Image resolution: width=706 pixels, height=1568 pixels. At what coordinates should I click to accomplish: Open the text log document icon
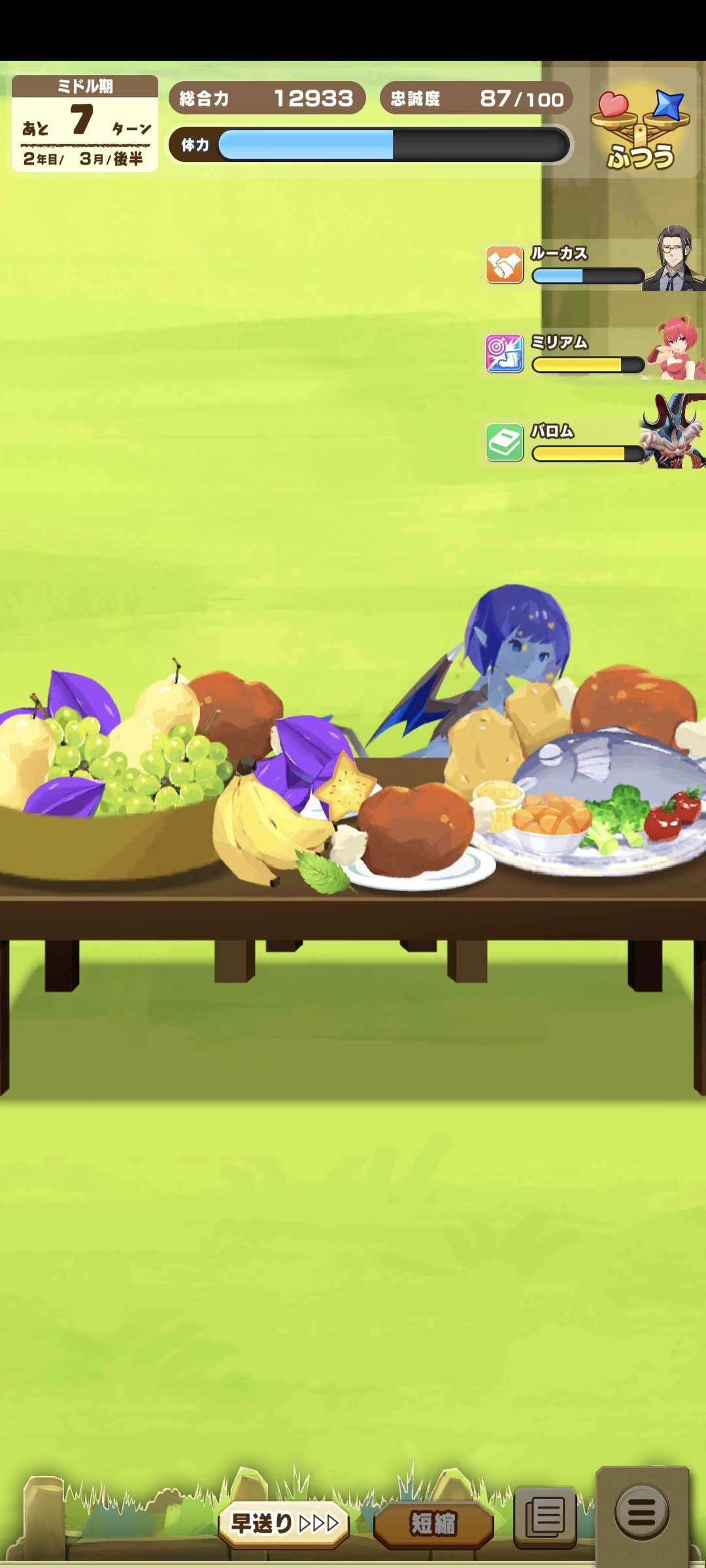(x=545, y=1517)
